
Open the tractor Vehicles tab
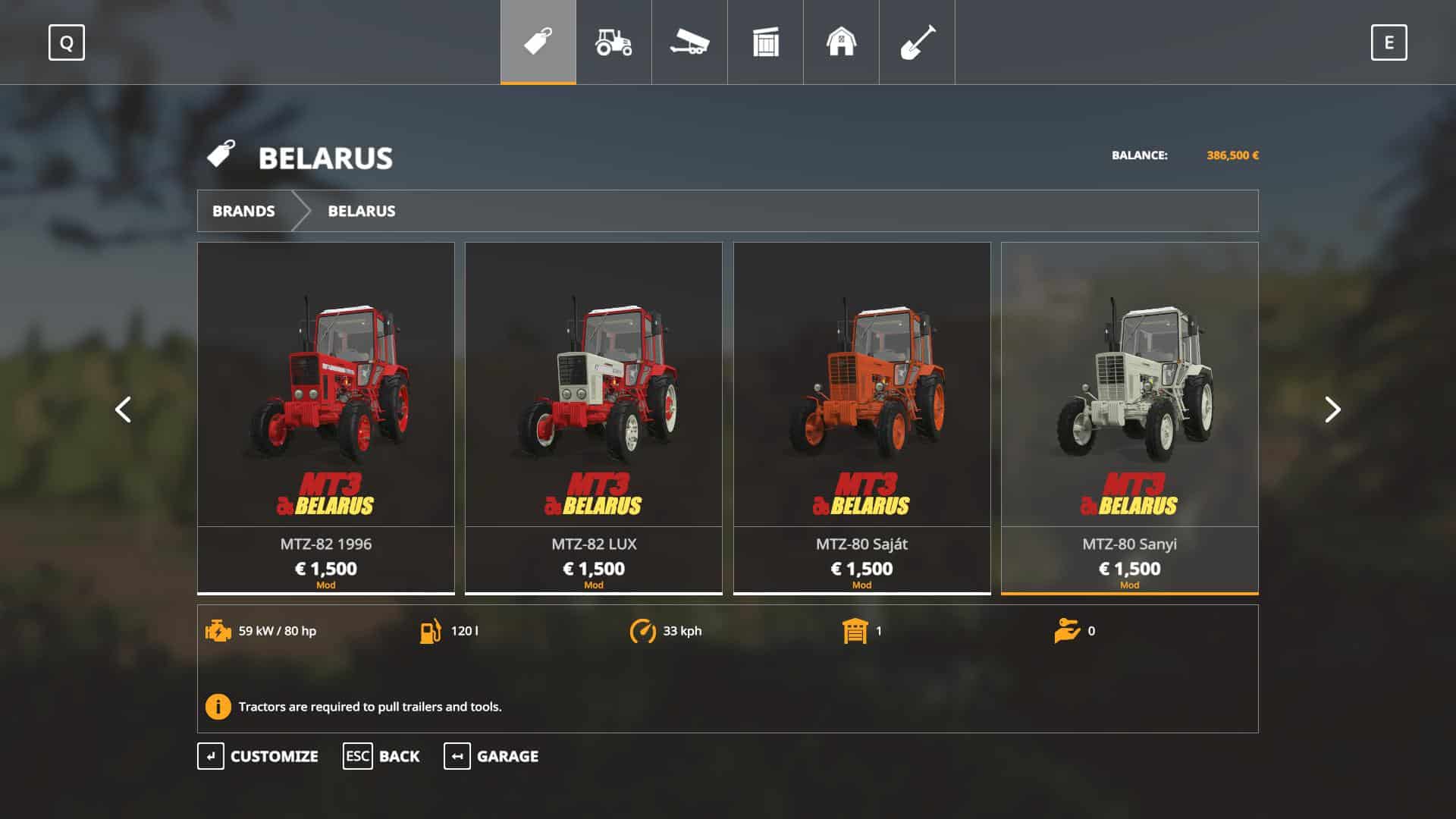613,42
